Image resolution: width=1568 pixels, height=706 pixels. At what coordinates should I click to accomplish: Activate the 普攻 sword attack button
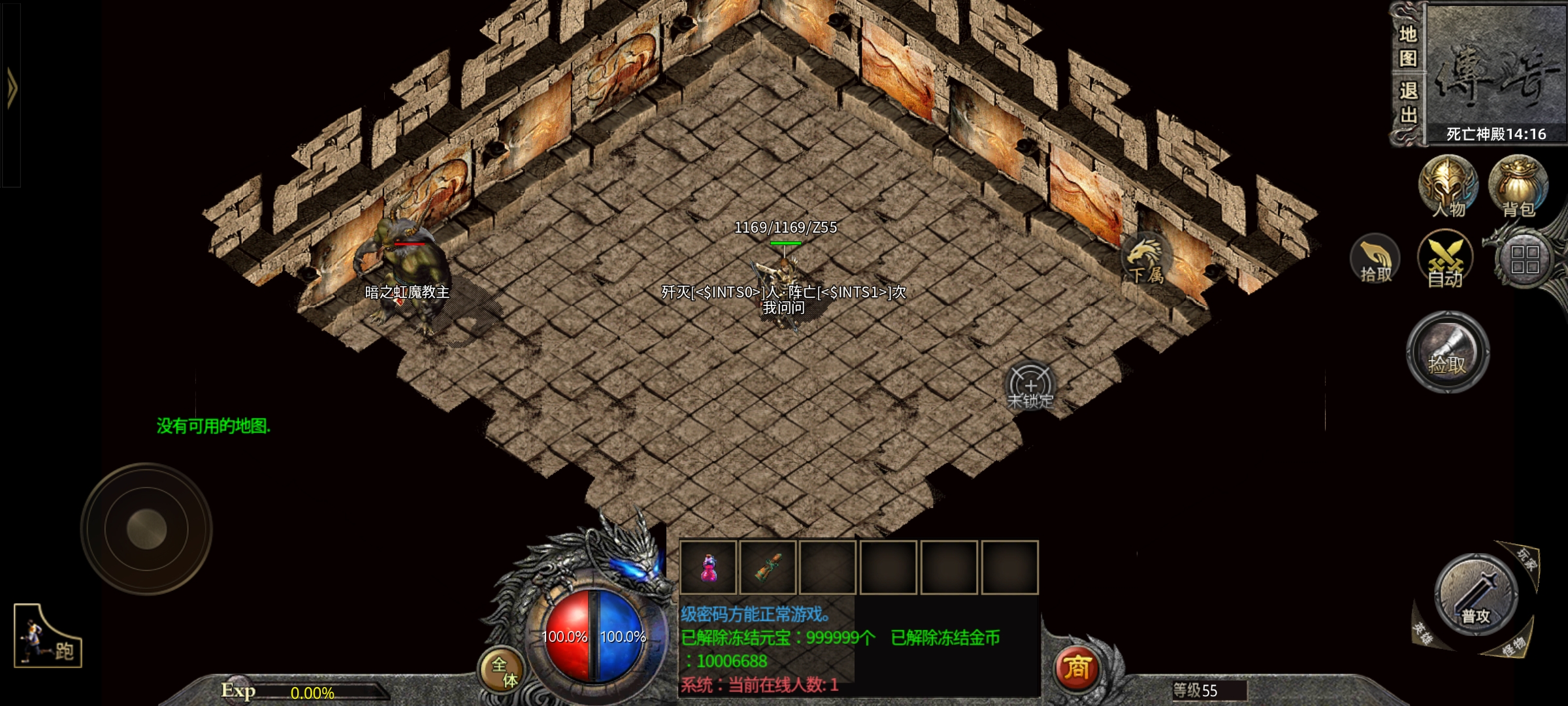point(1476,595)
